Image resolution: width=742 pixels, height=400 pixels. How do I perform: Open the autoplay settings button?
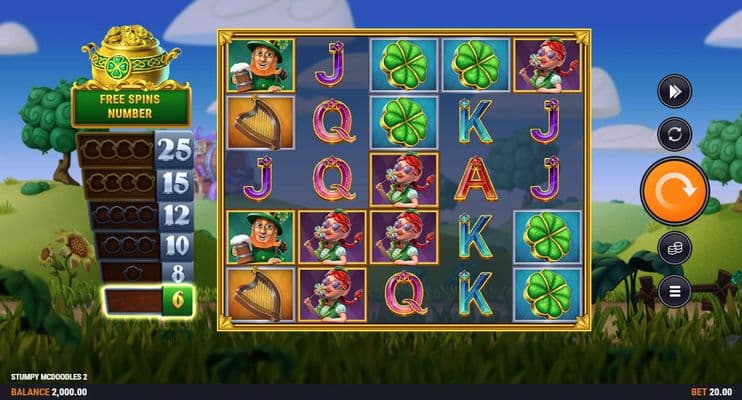click(674, 134)
